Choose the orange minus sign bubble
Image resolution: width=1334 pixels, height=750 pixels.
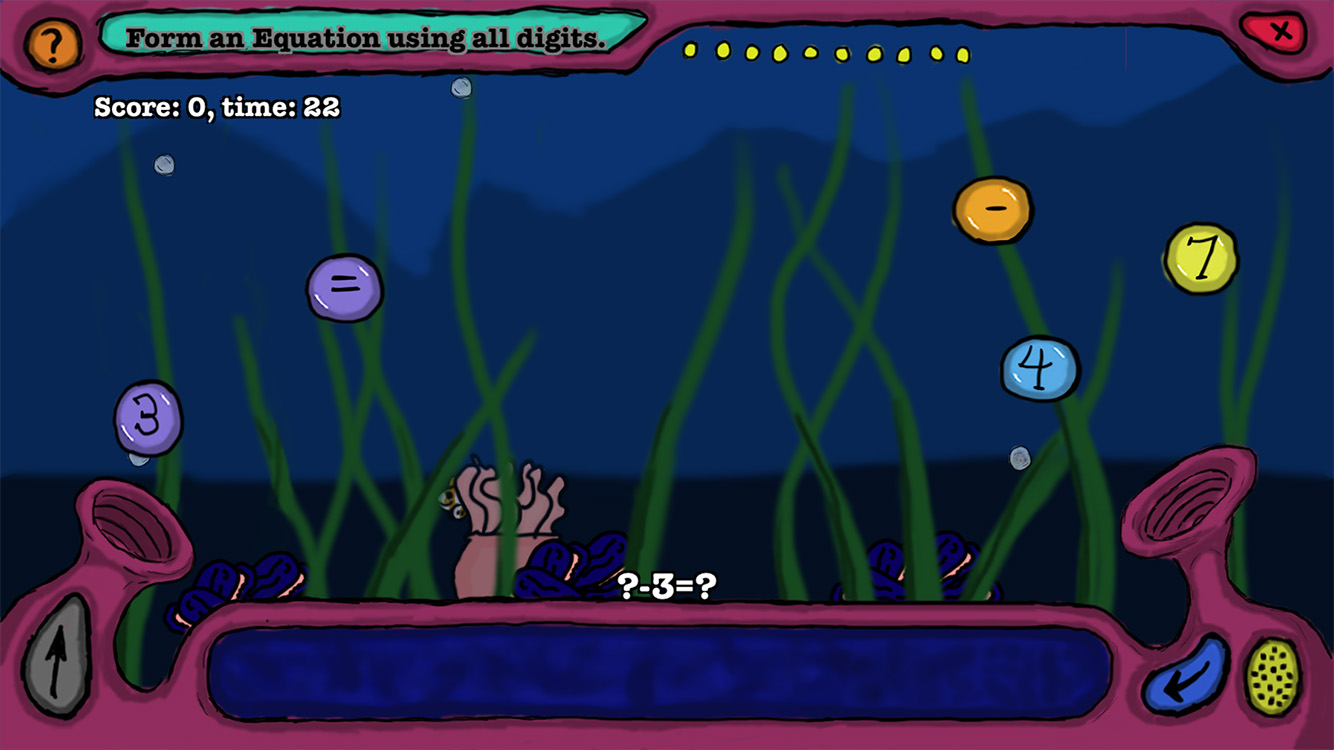point(992,210)
